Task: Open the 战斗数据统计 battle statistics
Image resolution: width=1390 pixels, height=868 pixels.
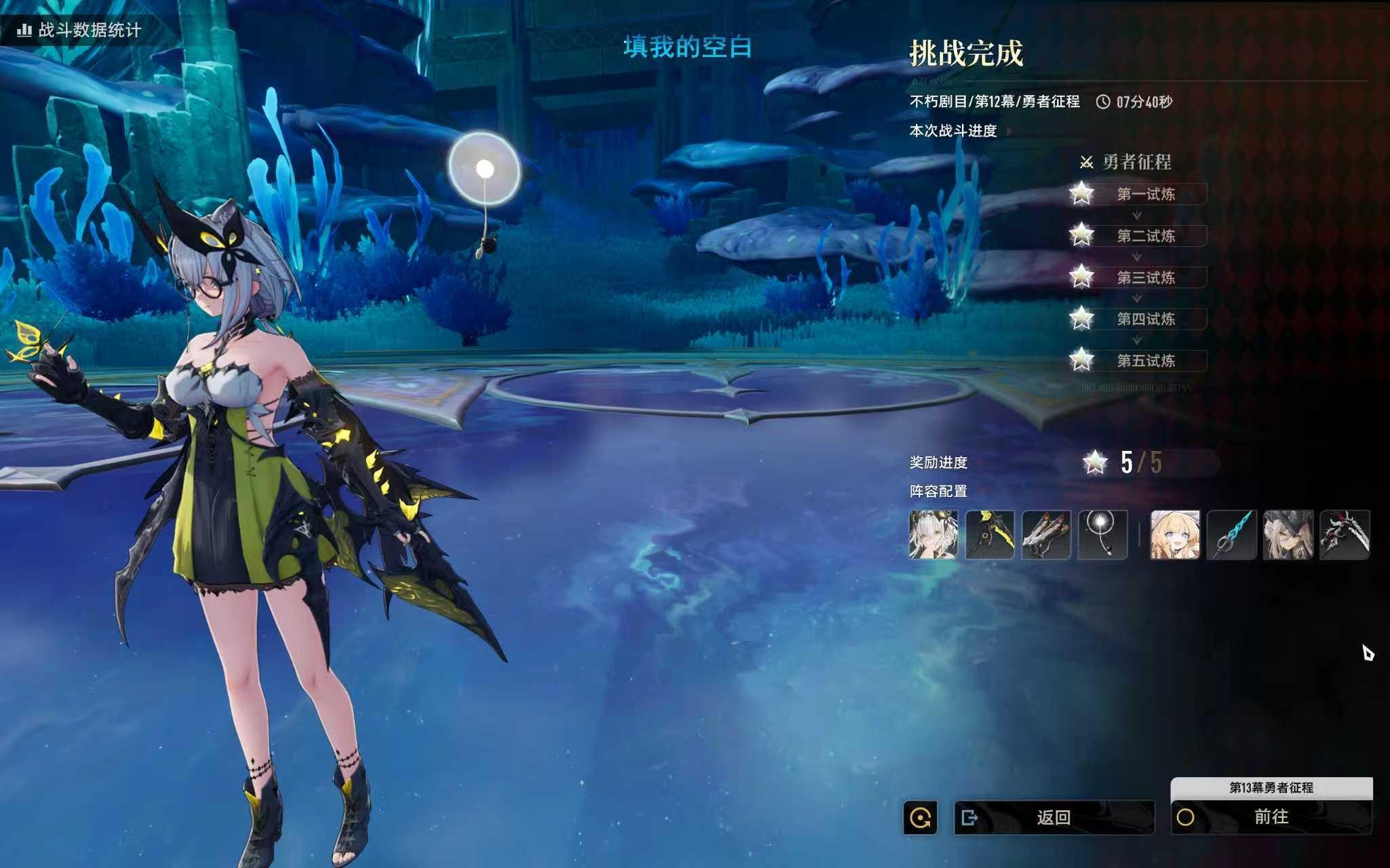Action: click(80, 30)
